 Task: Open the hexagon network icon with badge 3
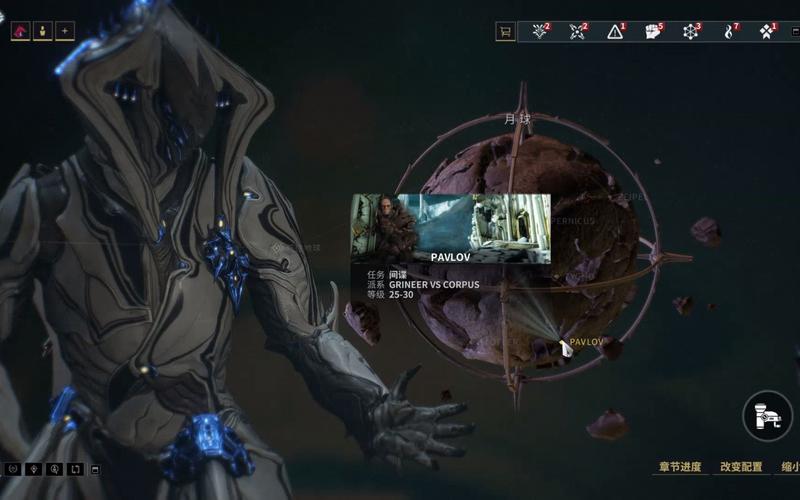coord(690,31)
